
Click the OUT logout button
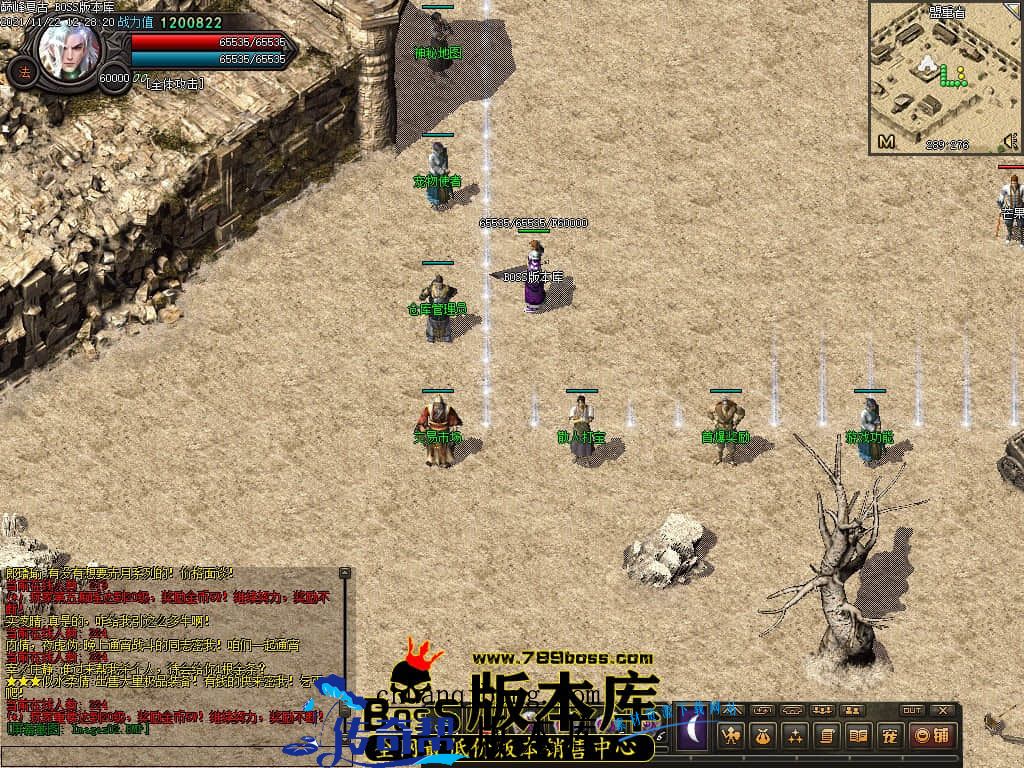click(x=911, y=710)
